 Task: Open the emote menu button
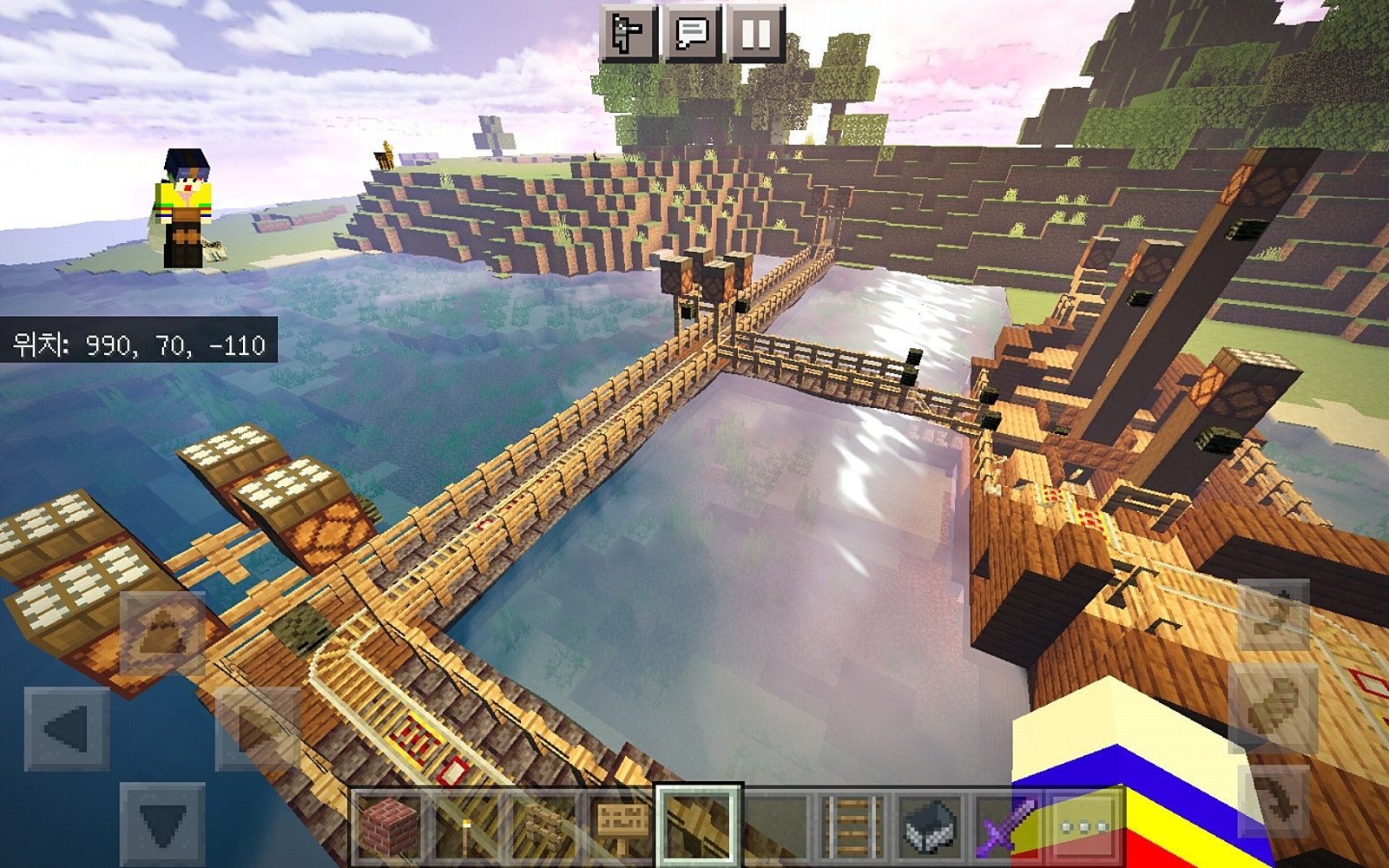pos(628,34)
